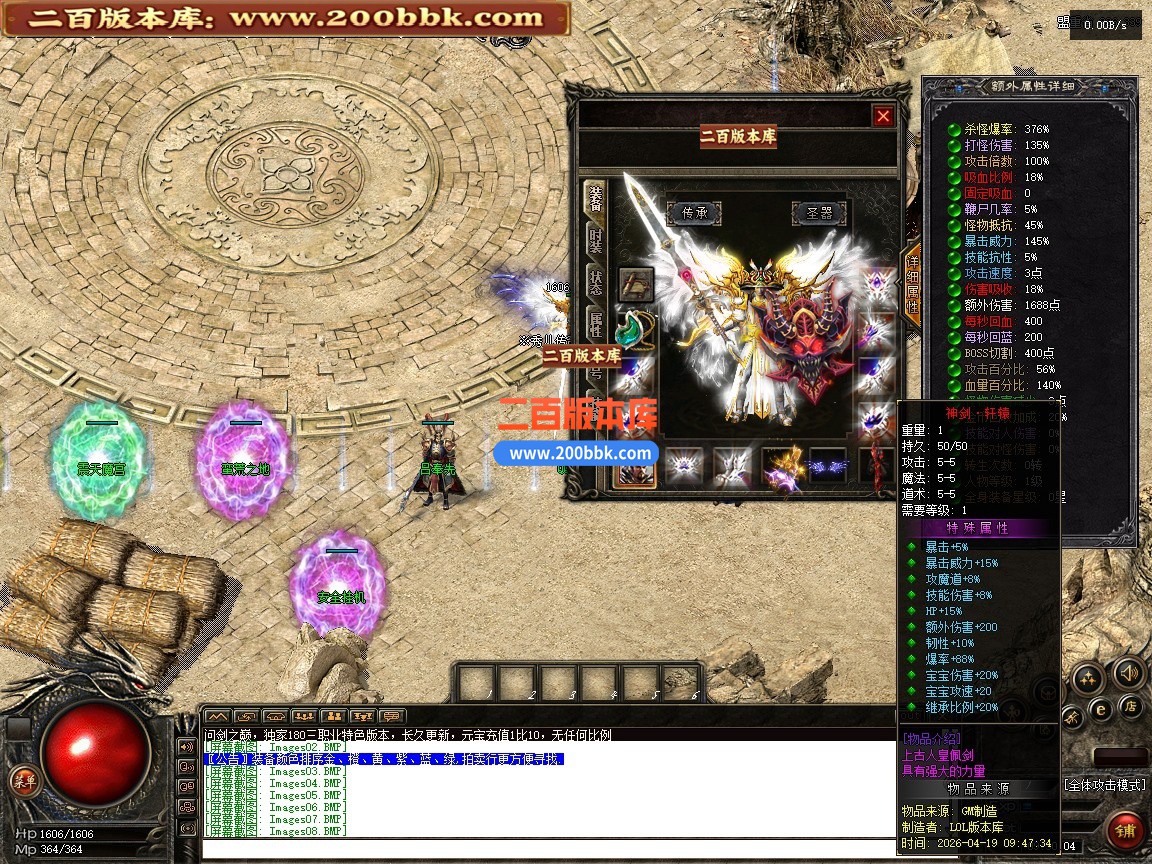Select the mountain icon chat channel tab
The width and height of the screenshot is (1152, 864).
coord(217,716)
